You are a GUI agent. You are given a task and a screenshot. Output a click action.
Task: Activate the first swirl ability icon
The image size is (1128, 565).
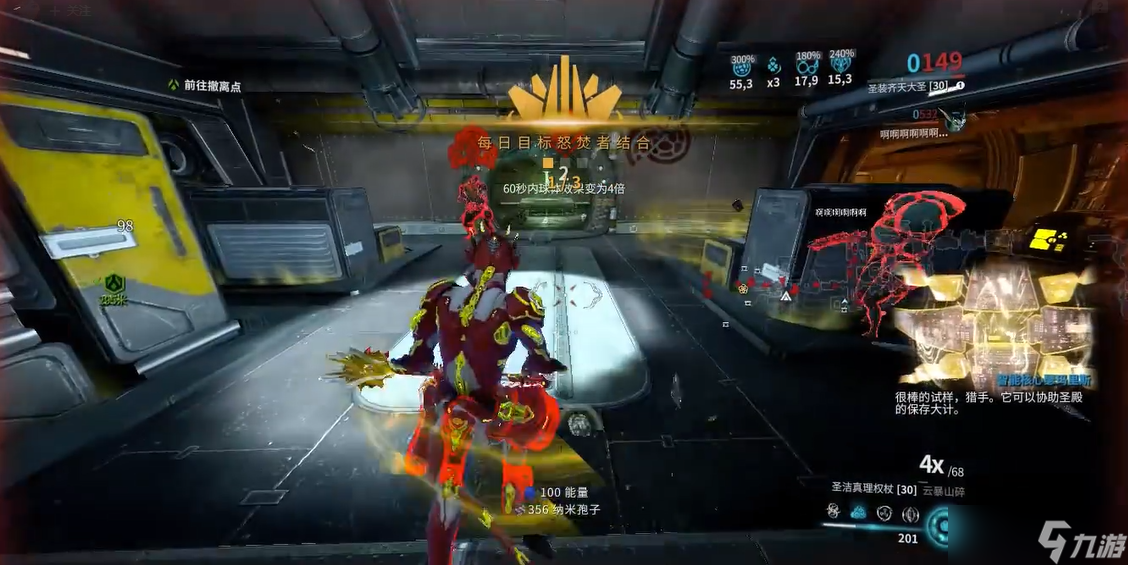833,513
